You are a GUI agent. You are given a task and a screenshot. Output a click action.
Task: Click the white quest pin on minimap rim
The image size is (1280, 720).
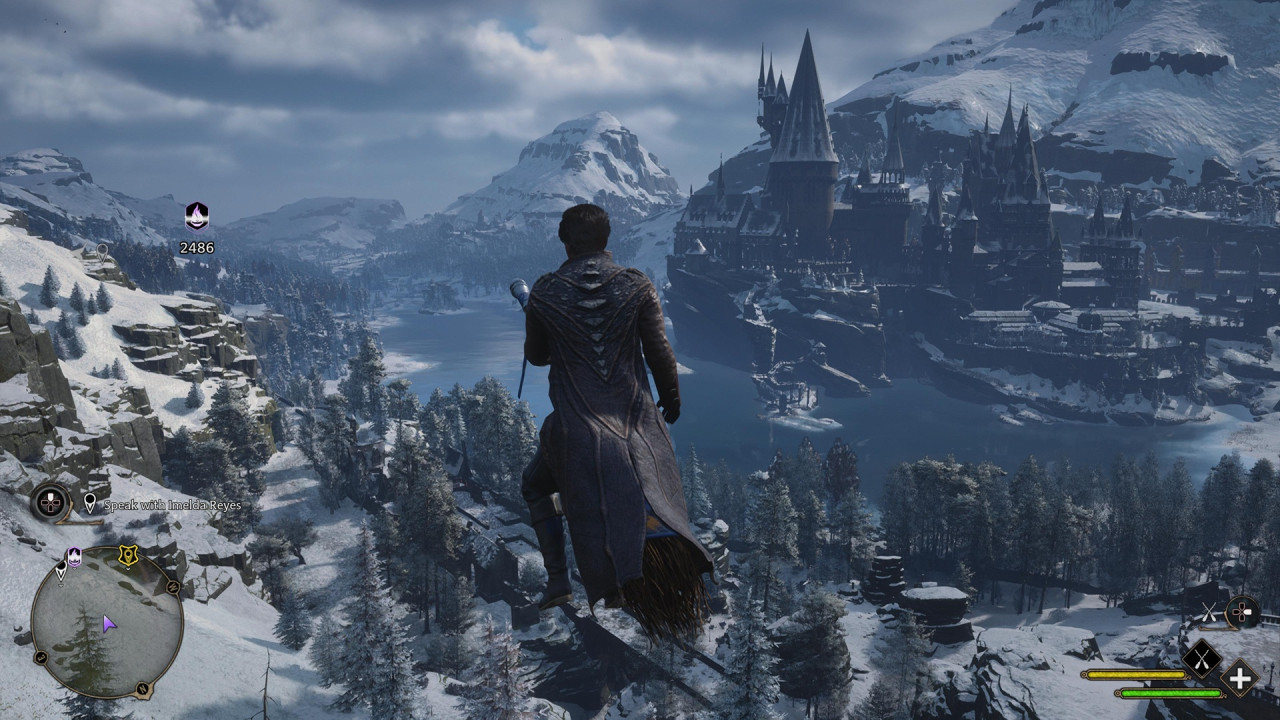pos(61,570)
